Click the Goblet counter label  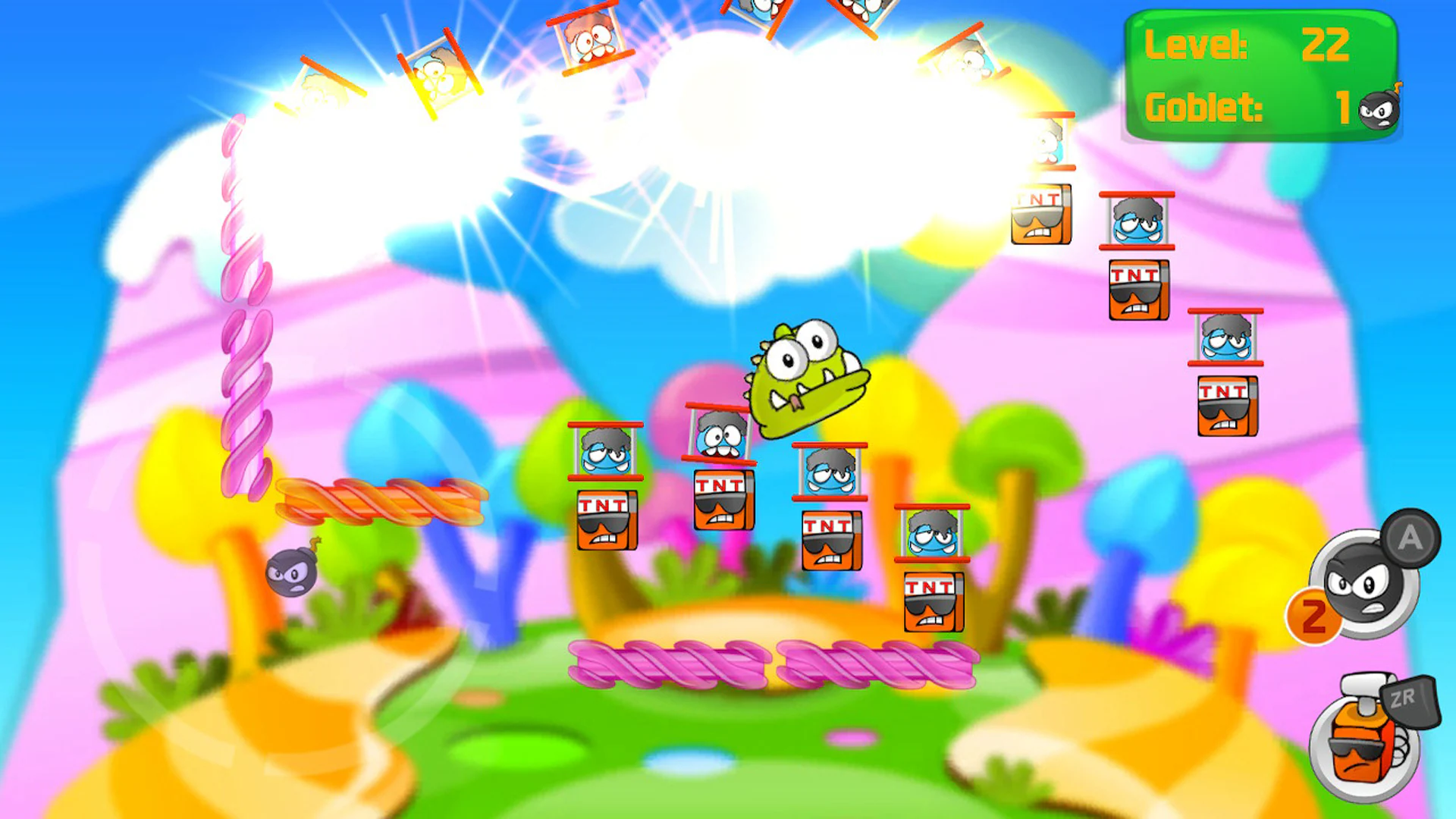pyautogui.click(x=1206, y=106)
